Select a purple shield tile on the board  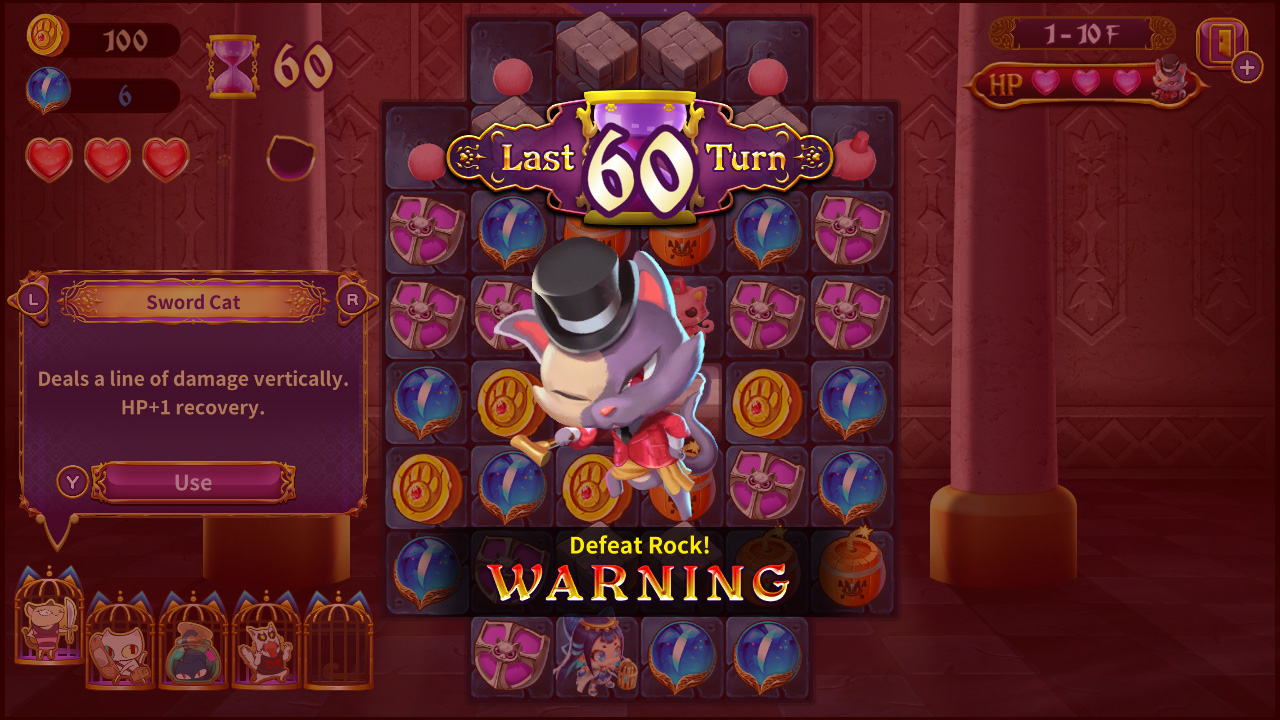(425, 228)
